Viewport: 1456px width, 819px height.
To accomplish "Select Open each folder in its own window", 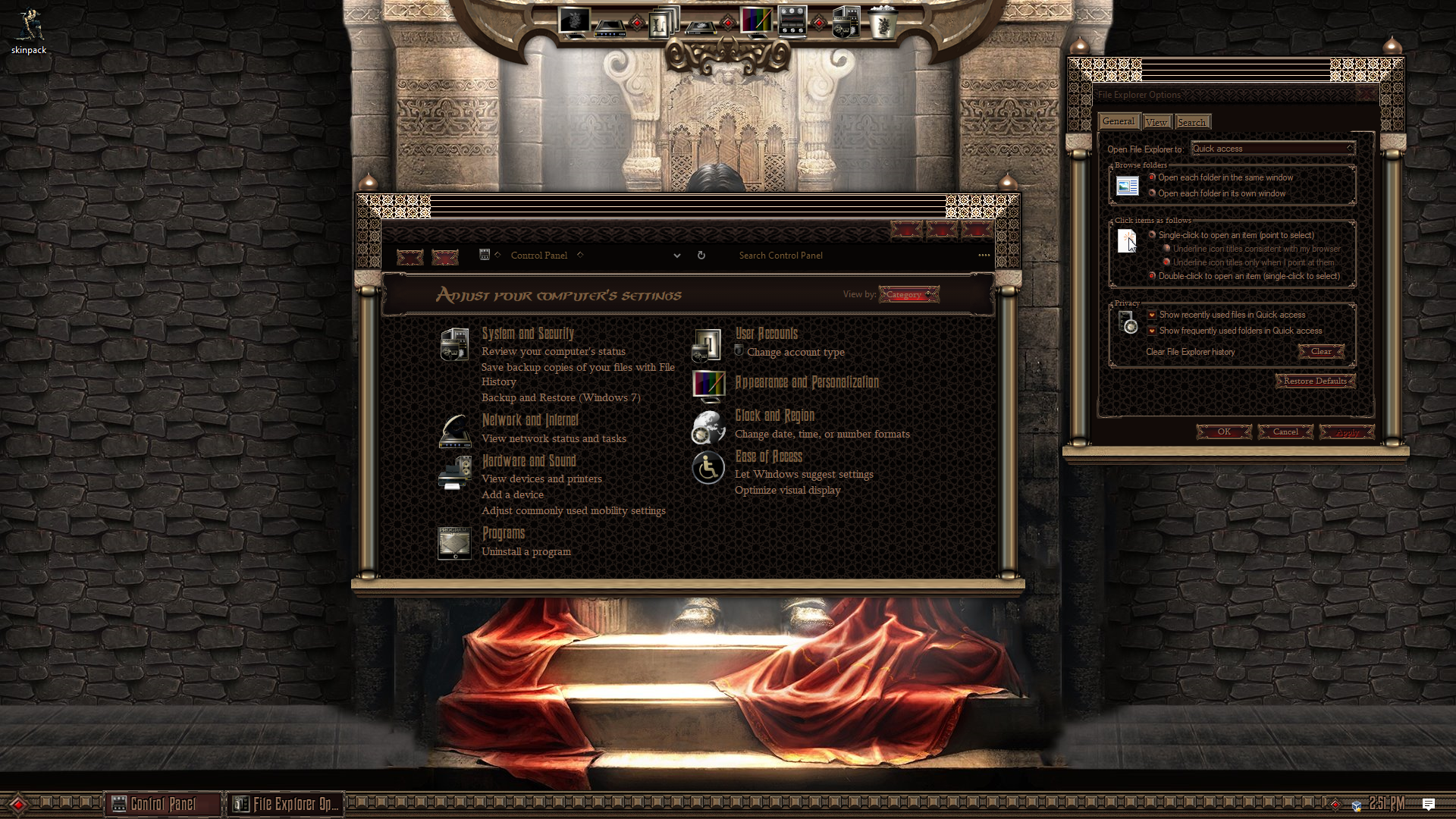I will 1152,193.
